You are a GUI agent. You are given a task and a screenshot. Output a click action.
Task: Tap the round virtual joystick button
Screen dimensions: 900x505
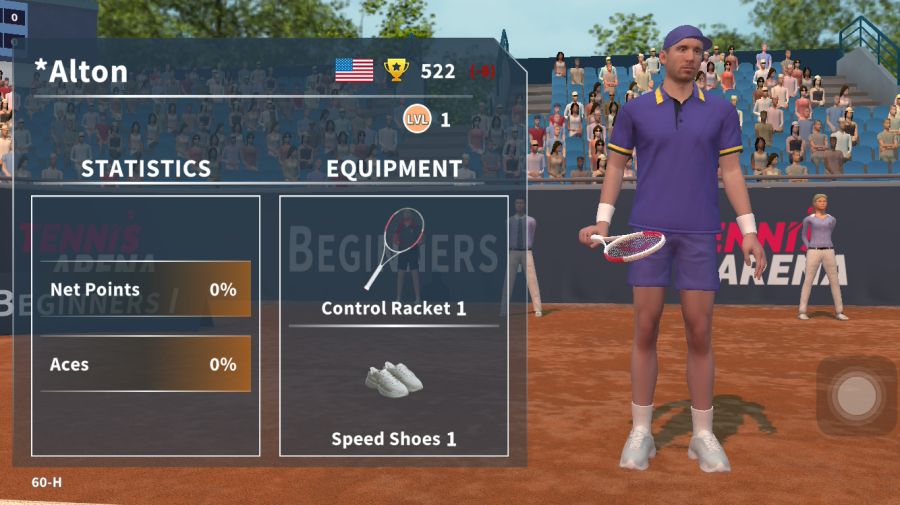point(856,396)
